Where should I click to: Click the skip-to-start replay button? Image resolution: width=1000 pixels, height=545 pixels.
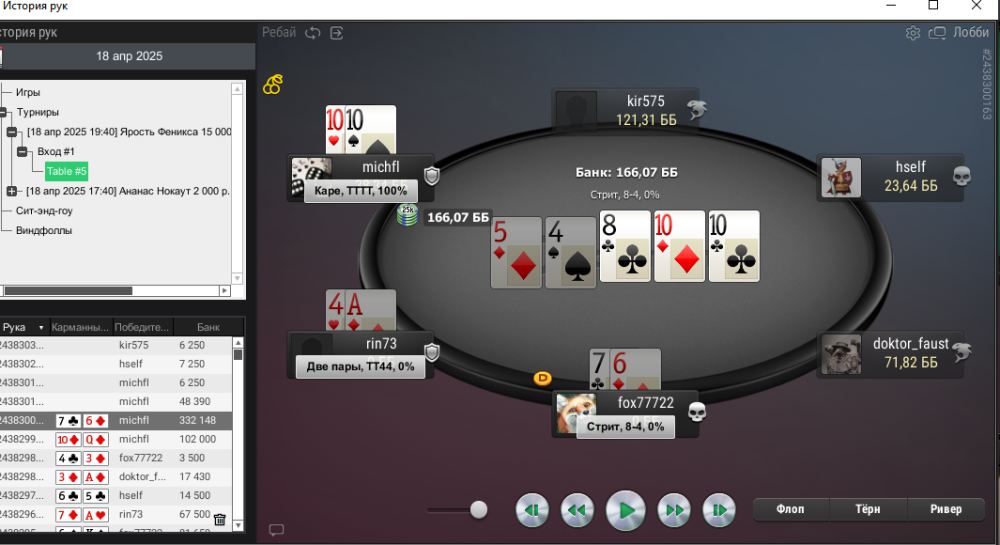coord(533,510)
